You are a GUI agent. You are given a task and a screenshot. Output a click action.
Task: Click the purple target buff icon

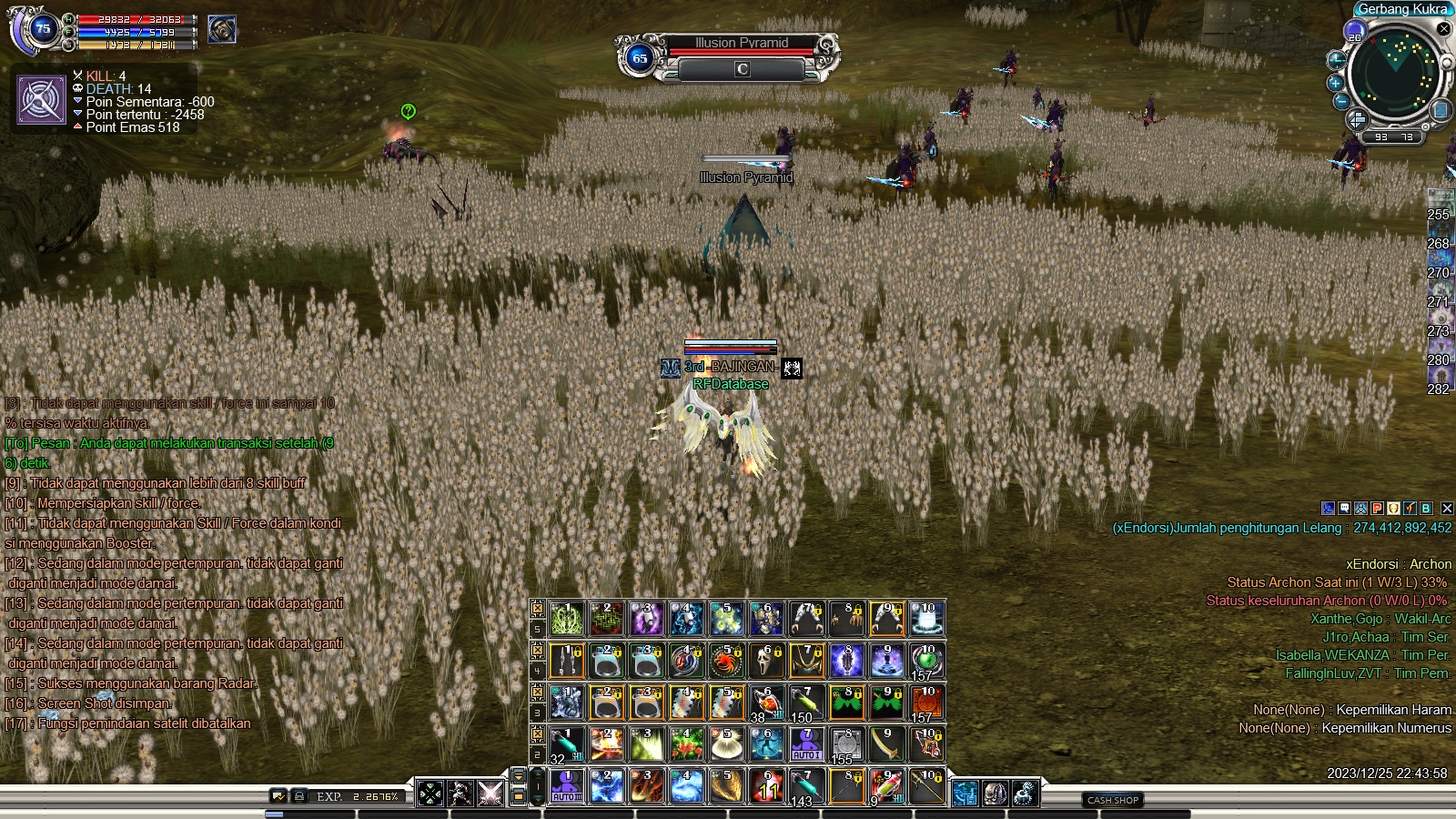42,100
